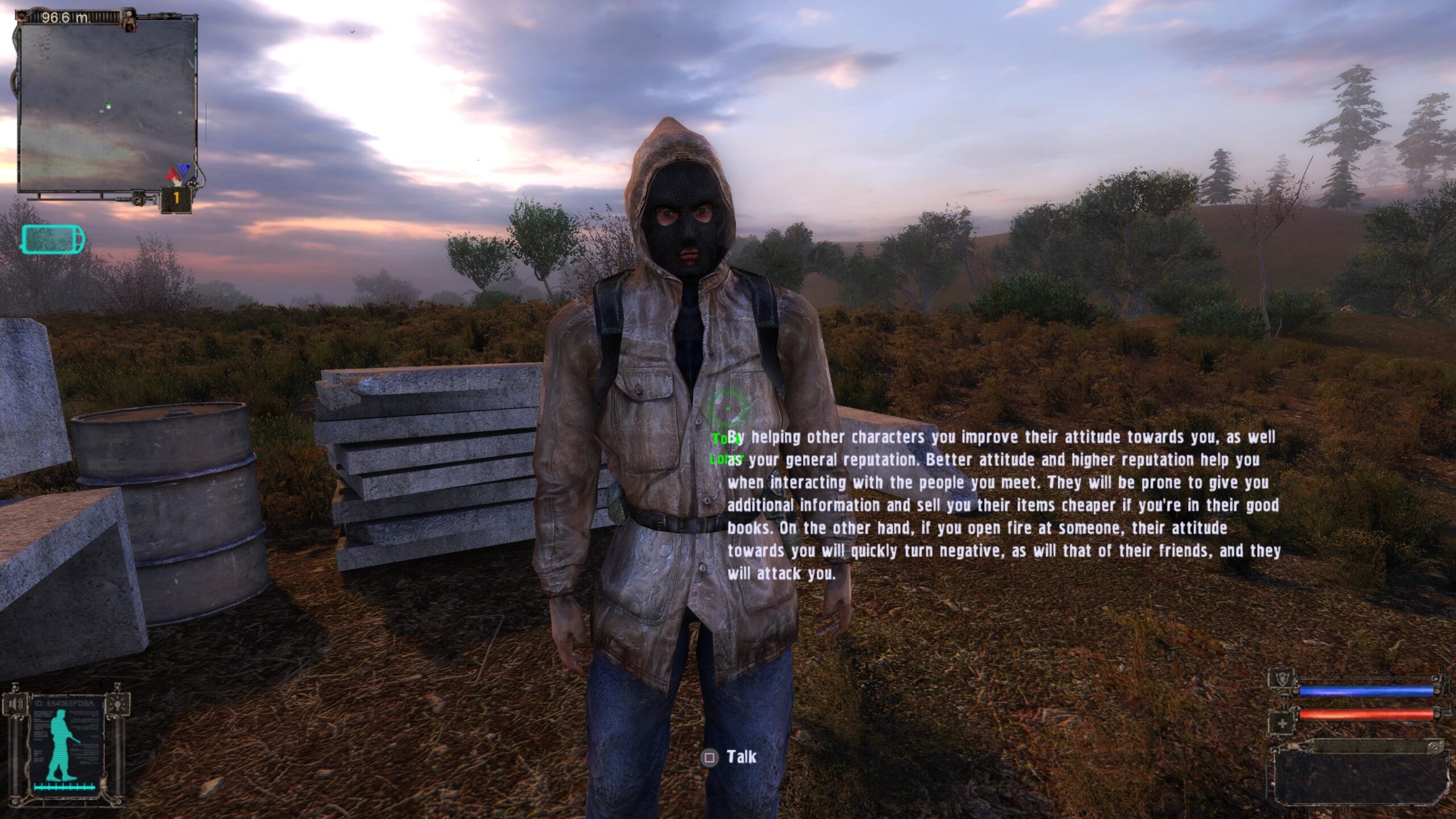
Task: Select the medkit plus icon
Action: point(1283,723)
